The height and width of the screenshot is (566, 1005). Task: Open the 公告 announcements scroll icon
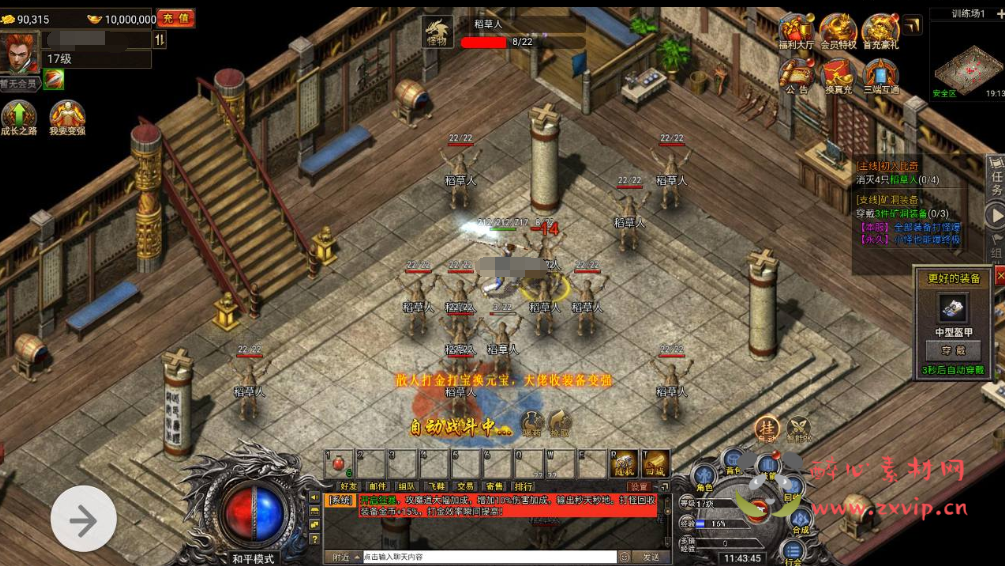coord(796,75)
